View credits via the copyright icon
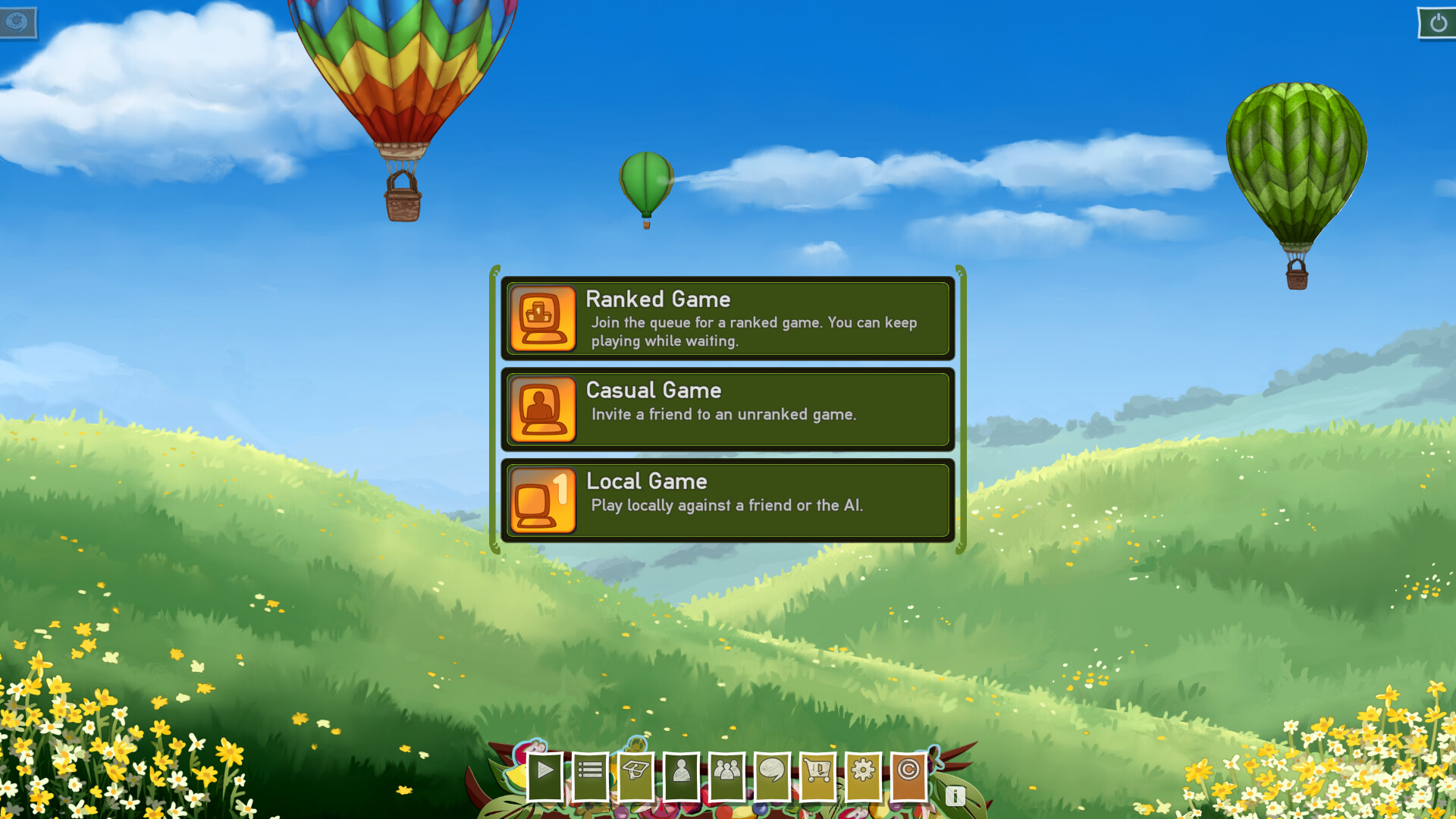 909,773
